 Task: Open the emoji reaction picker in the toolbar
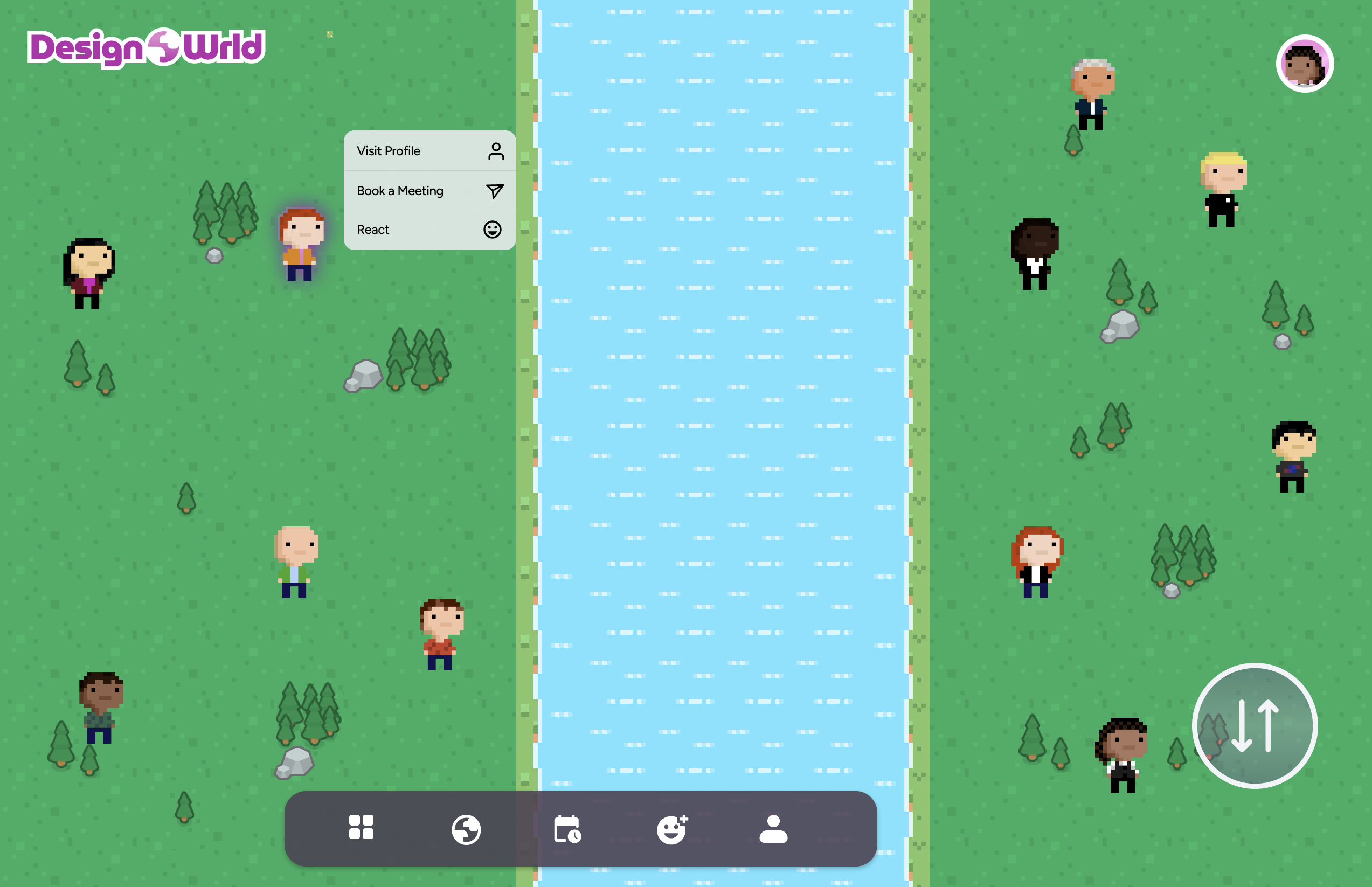click(671, 828)
